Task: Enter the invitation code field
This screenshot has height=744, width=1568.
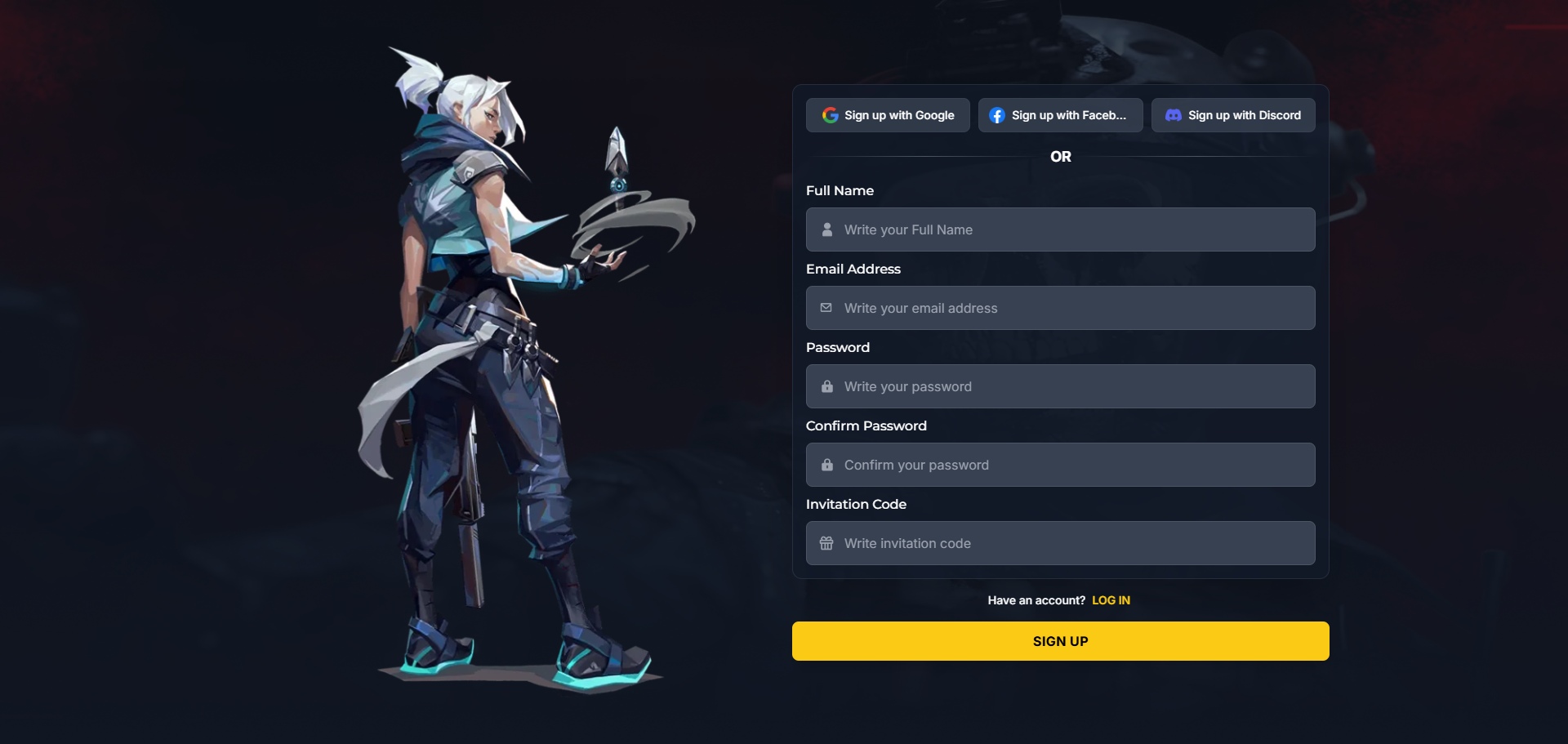Action: coord(1060,543)
